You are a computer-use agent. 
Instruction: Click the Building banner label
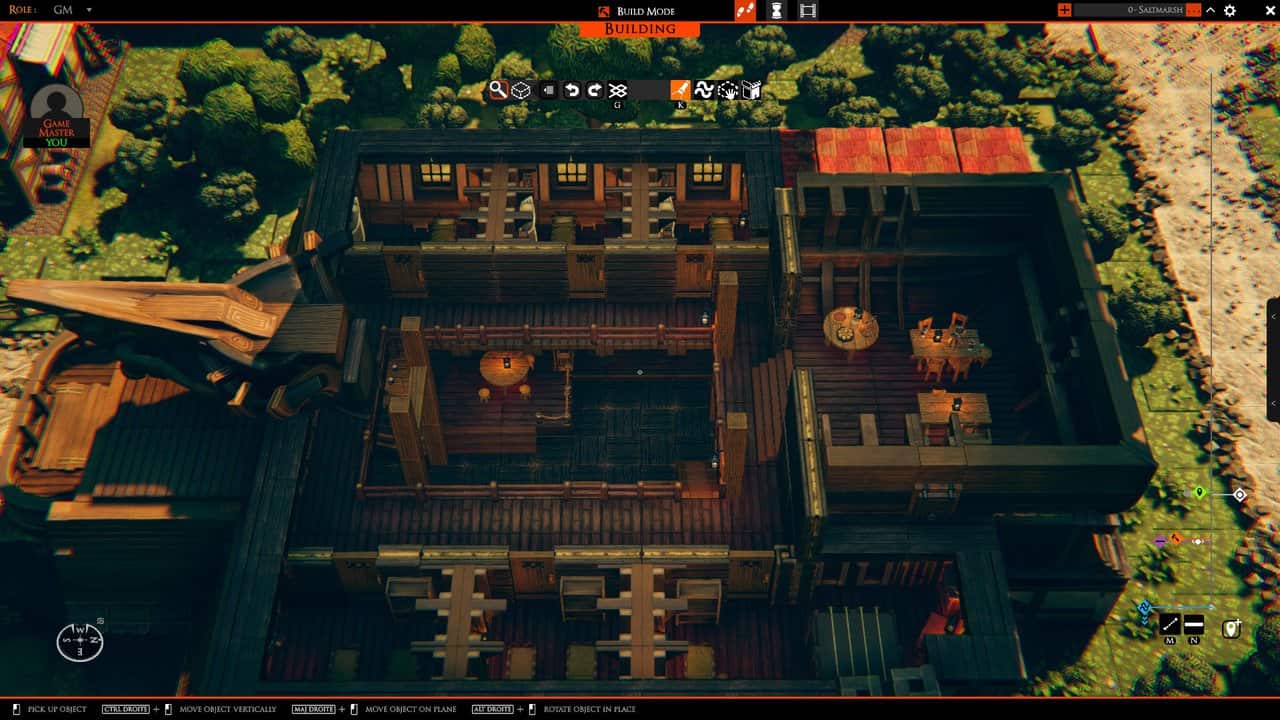(x=640, y=29)
